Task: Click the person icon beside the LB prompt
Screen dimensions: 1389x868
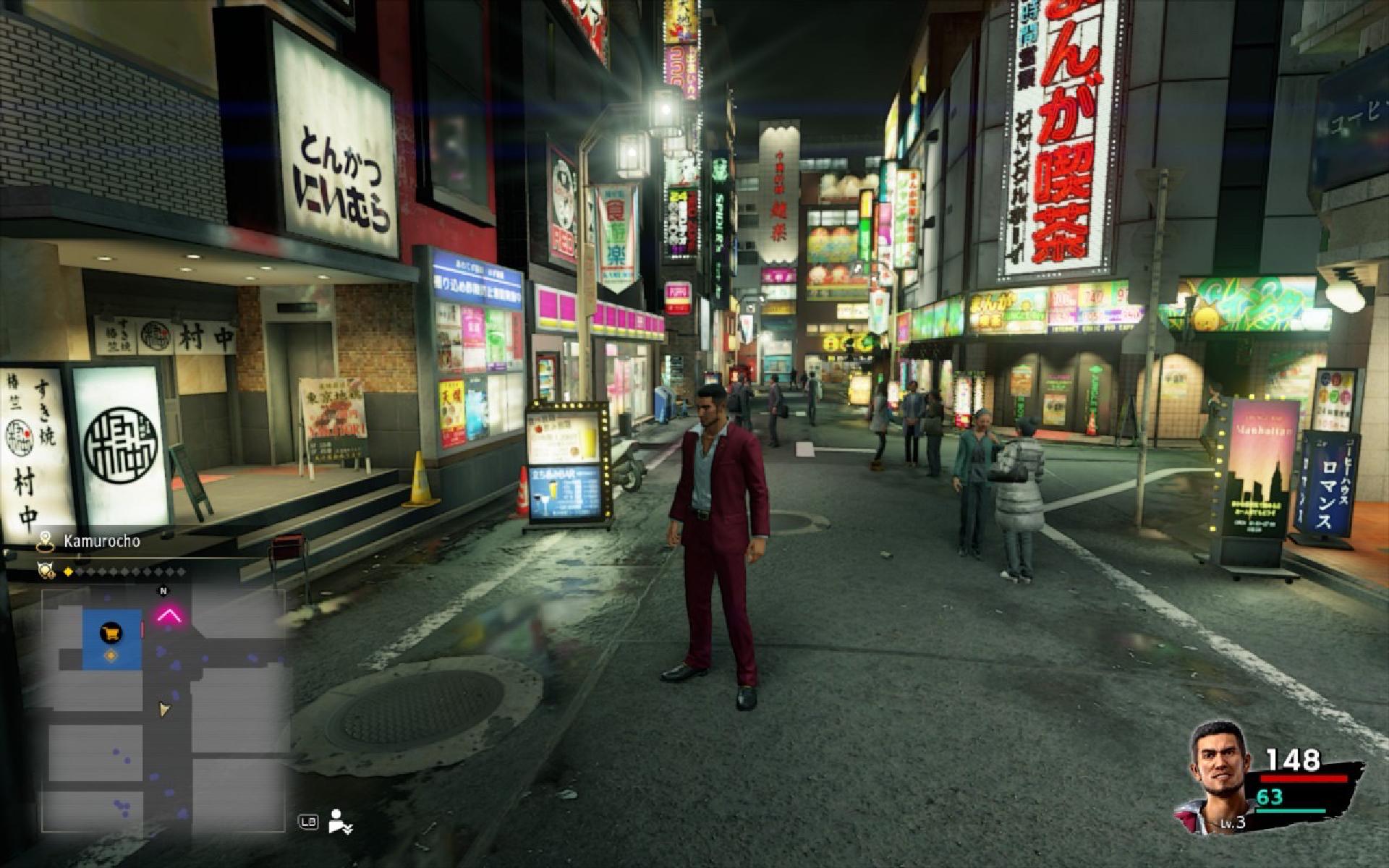Action: click(x=339, y=821)
